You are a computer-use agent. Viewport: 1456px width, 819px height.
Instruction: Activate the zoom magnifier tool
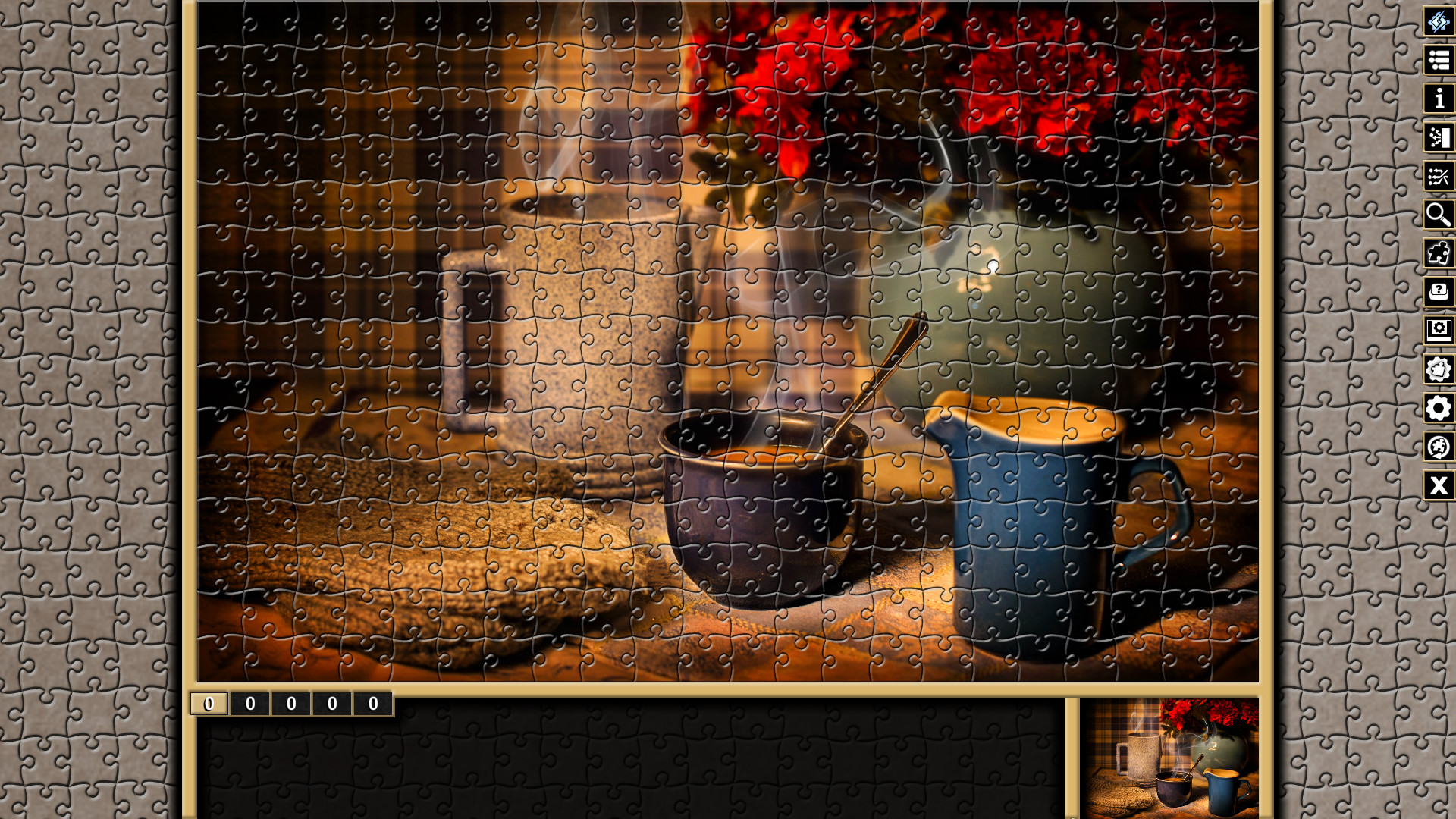pos(1439,215)
